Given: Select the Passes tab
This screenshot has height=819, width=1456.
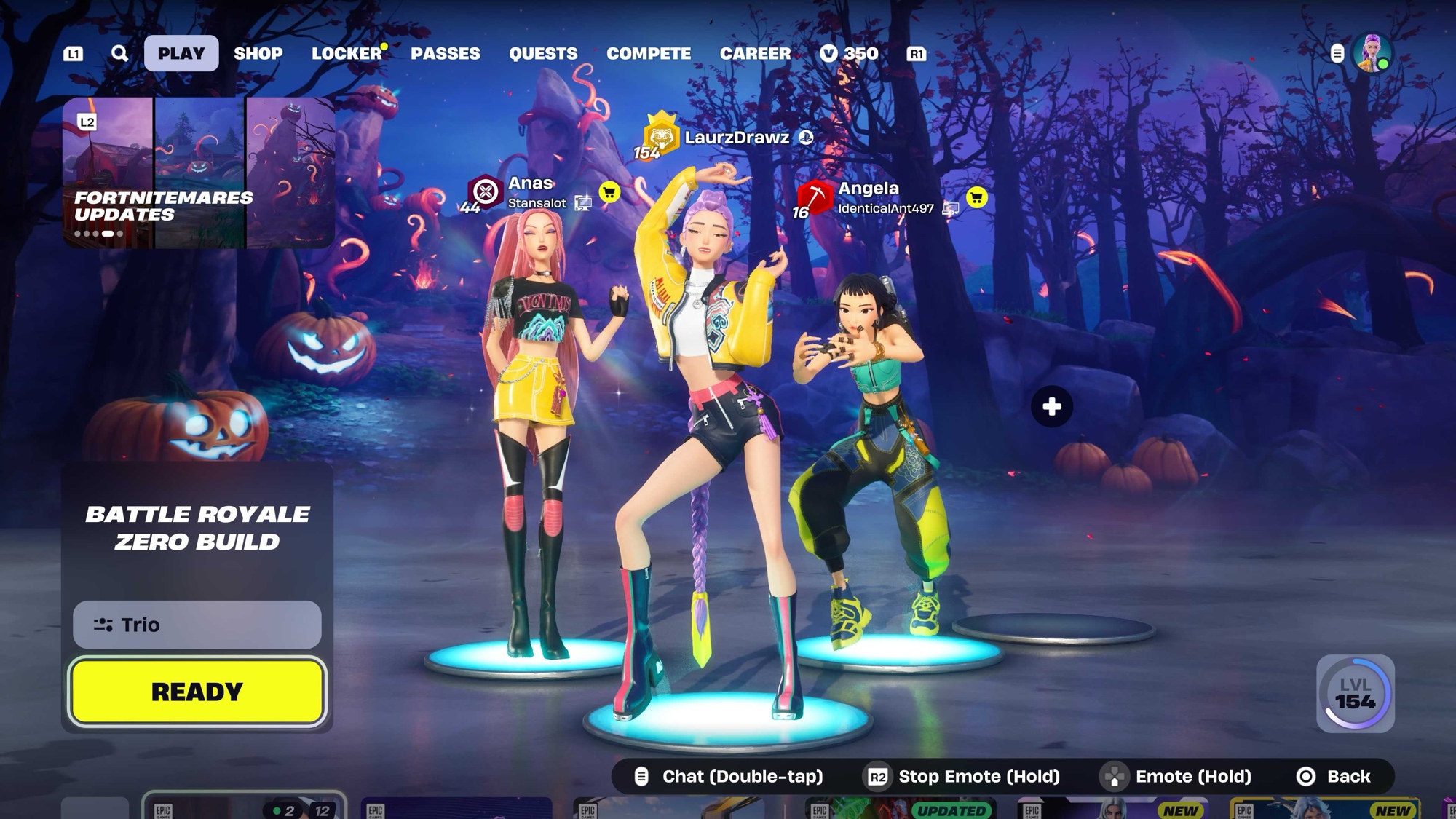Looking at the screenshot, I should 446,53.
